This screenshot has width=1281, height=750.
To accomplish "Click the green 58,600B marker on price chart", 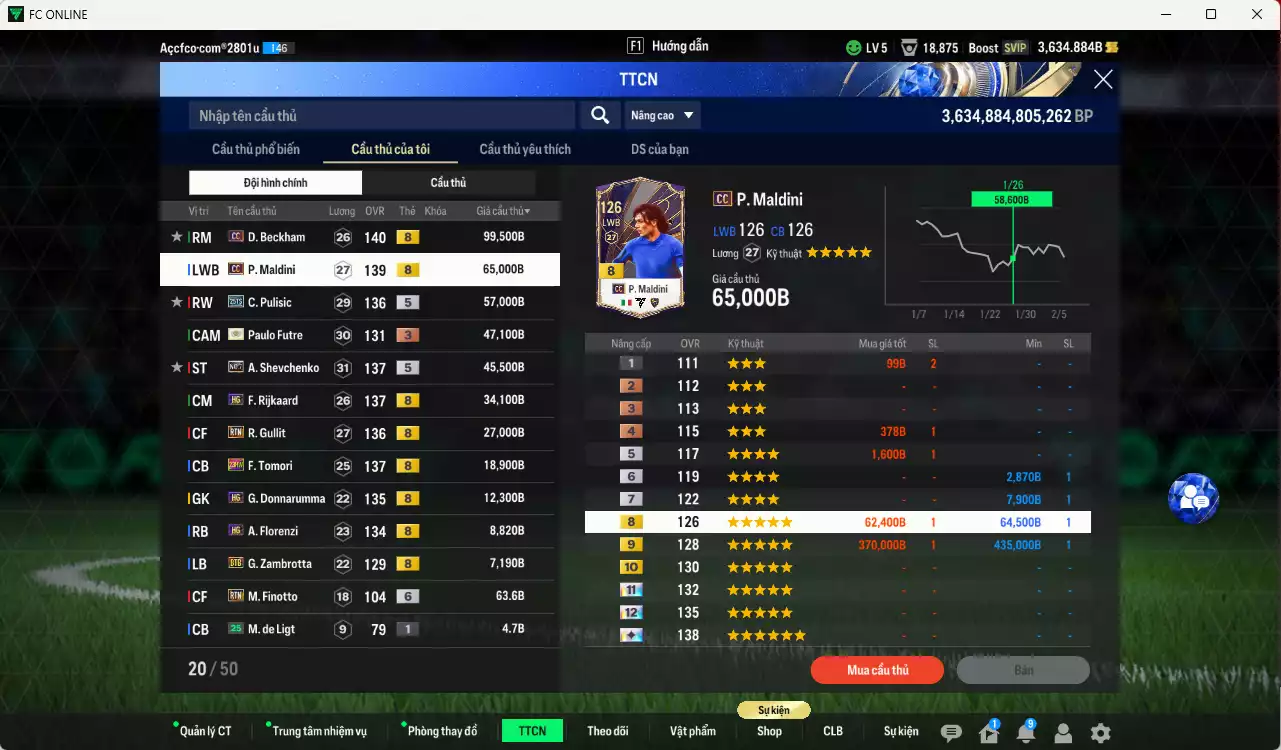I will point(1010,198).
